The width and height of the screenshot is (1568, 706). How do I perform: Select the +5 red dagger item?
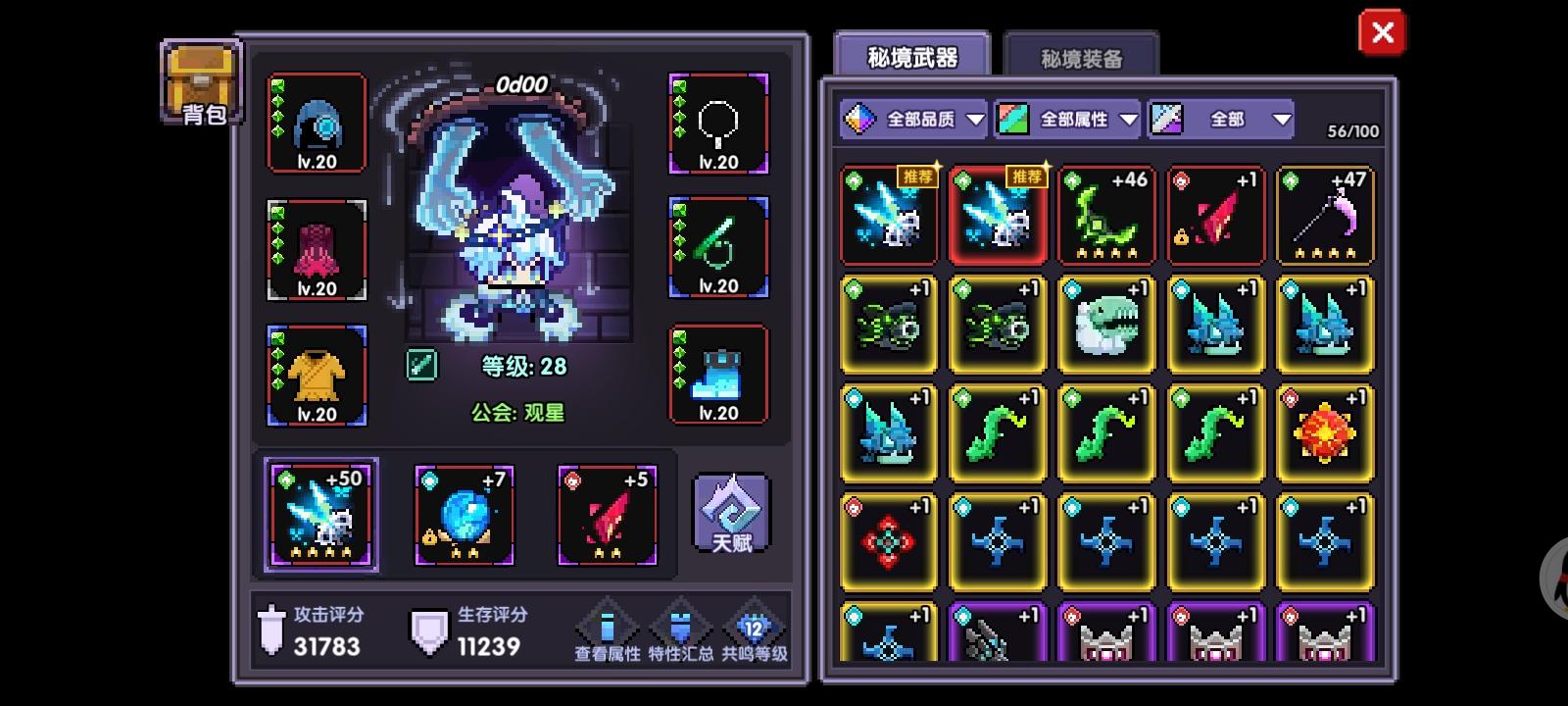[x=605, y=515]
